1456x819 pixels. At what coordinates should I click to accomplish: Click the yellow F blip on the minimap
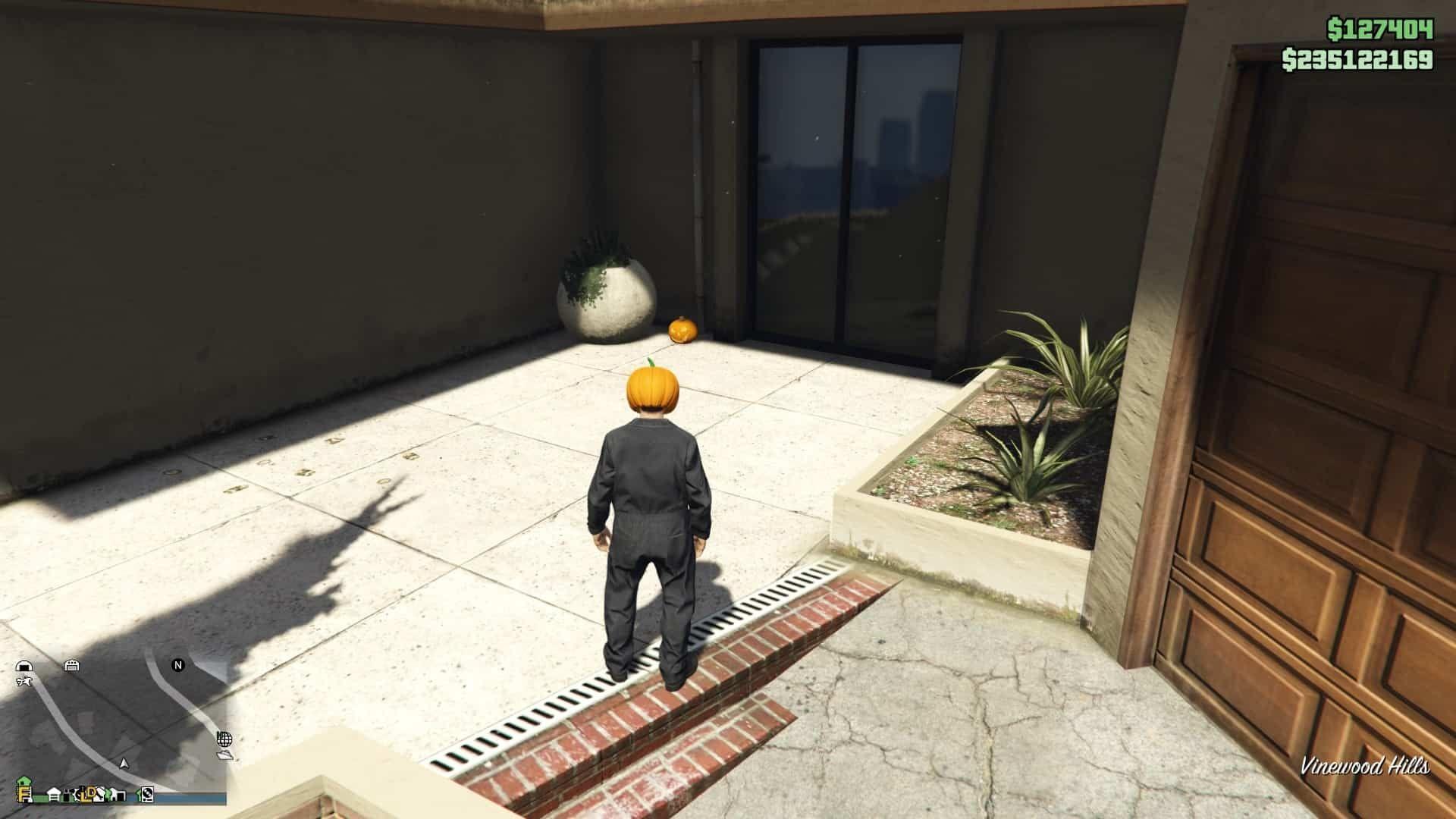(x=23, y=794)
